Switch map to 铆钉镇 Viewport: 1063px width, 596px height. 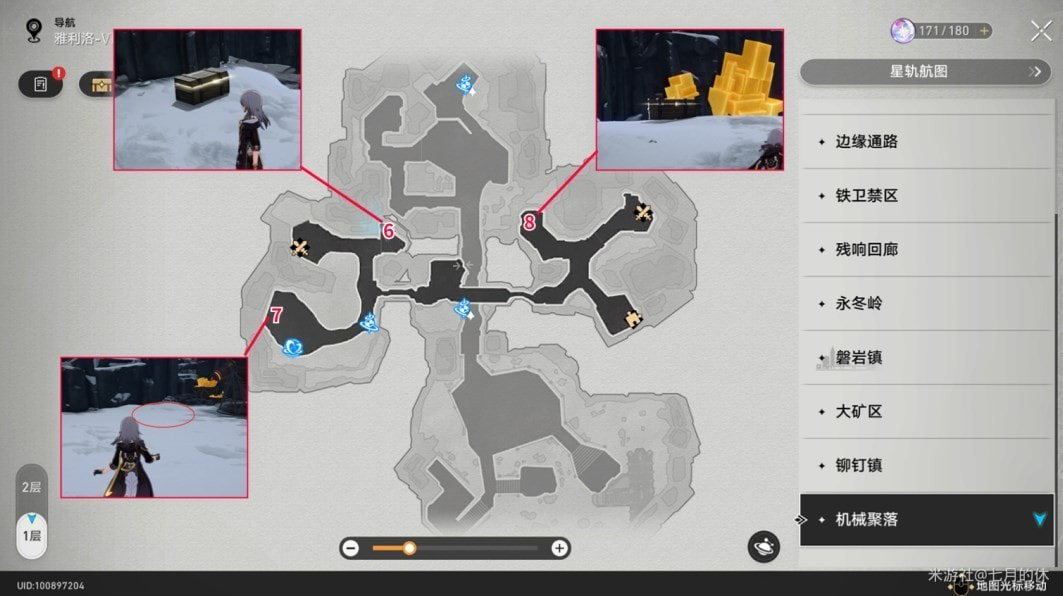[x=926, y=466]
